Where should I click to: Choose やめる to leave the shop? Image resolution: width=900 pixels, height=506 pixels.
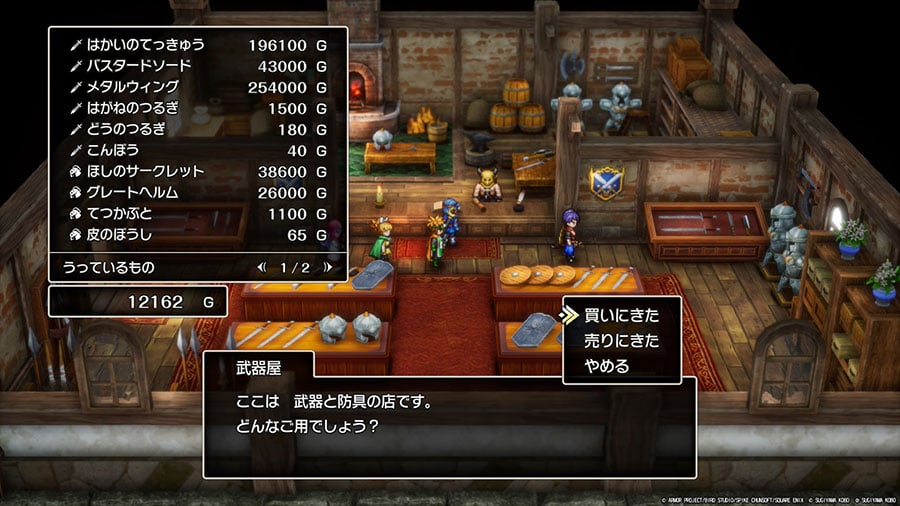click(x=607, y=366)
